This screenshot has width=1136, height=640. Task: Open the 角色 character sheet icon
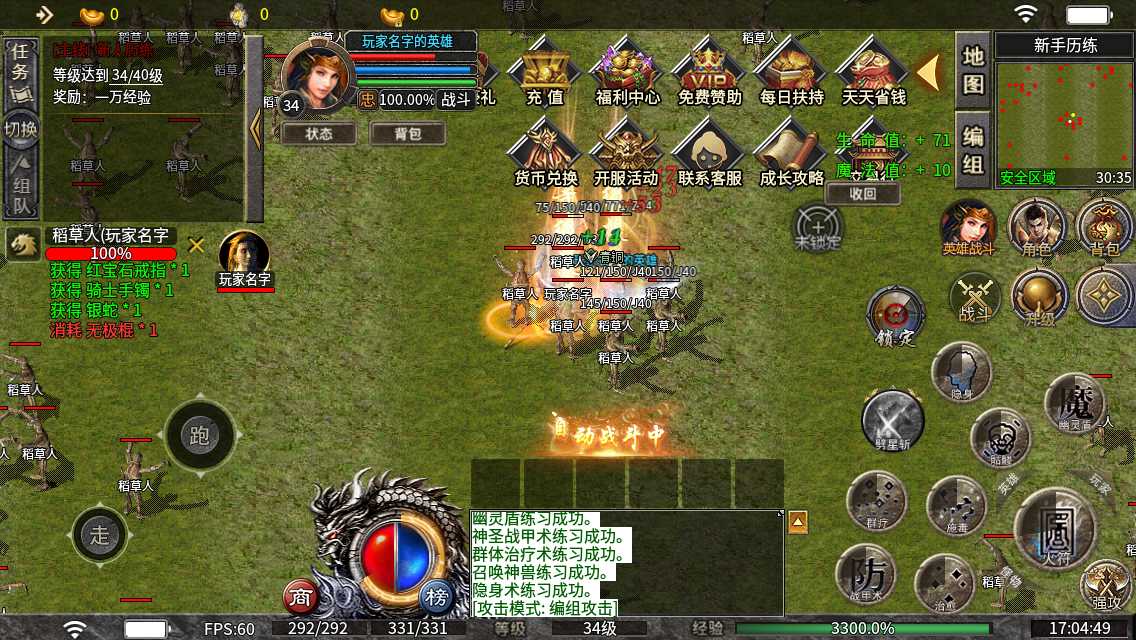(1036, 226)
